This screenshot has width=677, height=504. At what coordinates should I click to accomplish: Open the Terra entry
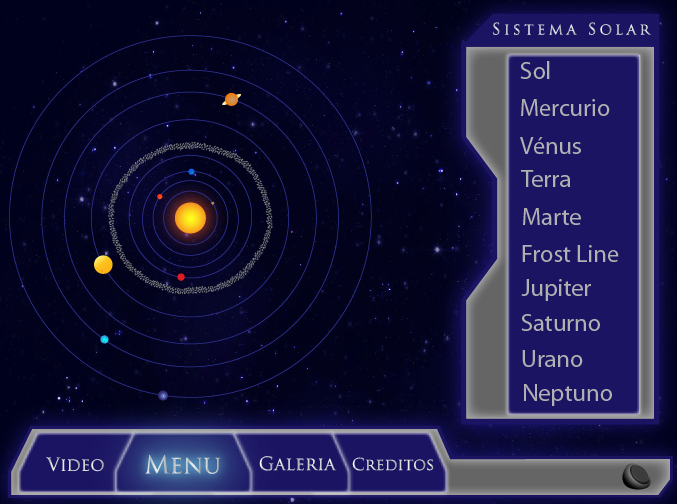click(x=546, y=180)
